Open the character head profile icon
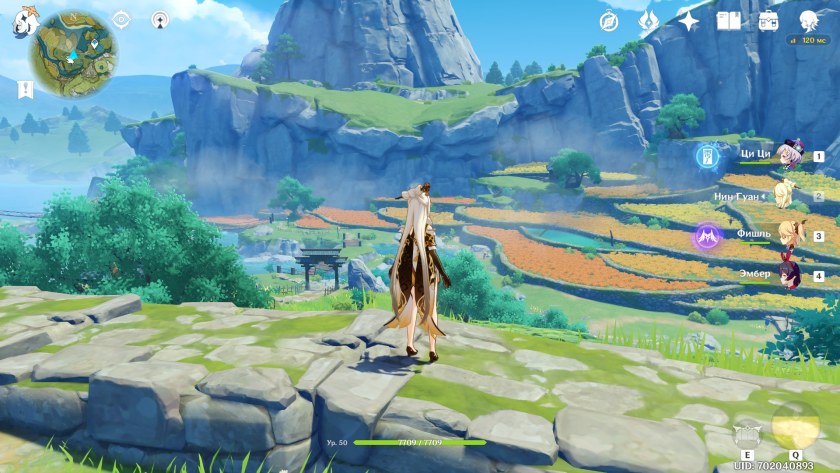Viewport: 840px width, 473px height. point(809,20)
